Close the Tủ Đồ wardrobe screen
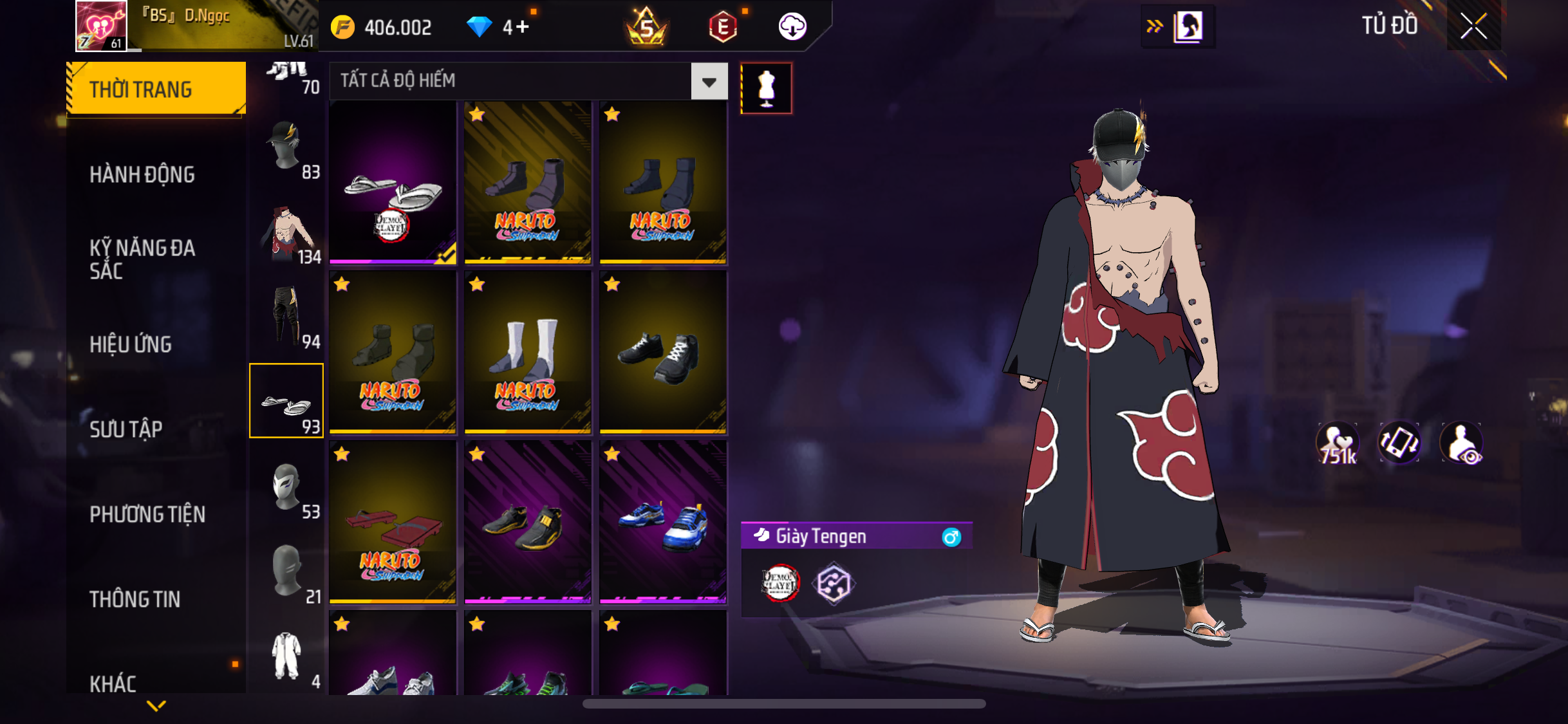This screenshot has width=1568, height=724. pos(1473,26)
